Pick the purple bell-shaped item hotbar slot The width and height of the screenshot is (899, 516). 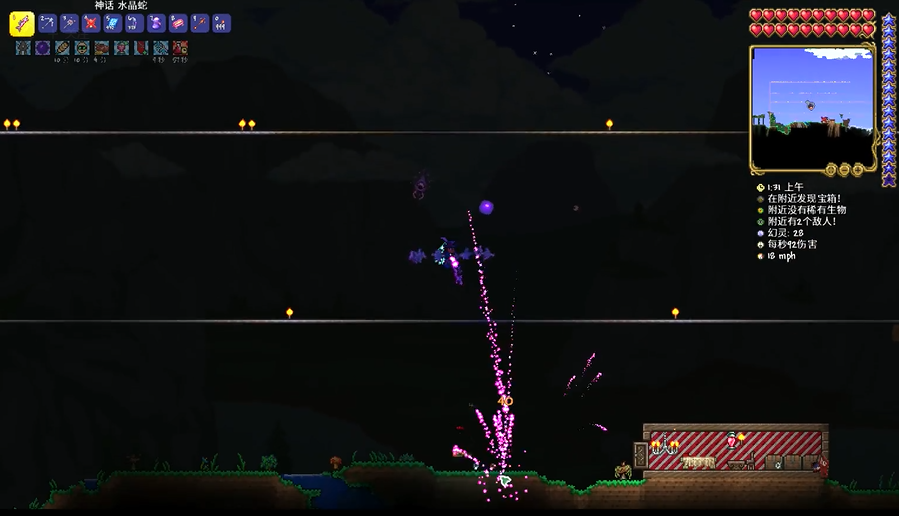[156, 24]
